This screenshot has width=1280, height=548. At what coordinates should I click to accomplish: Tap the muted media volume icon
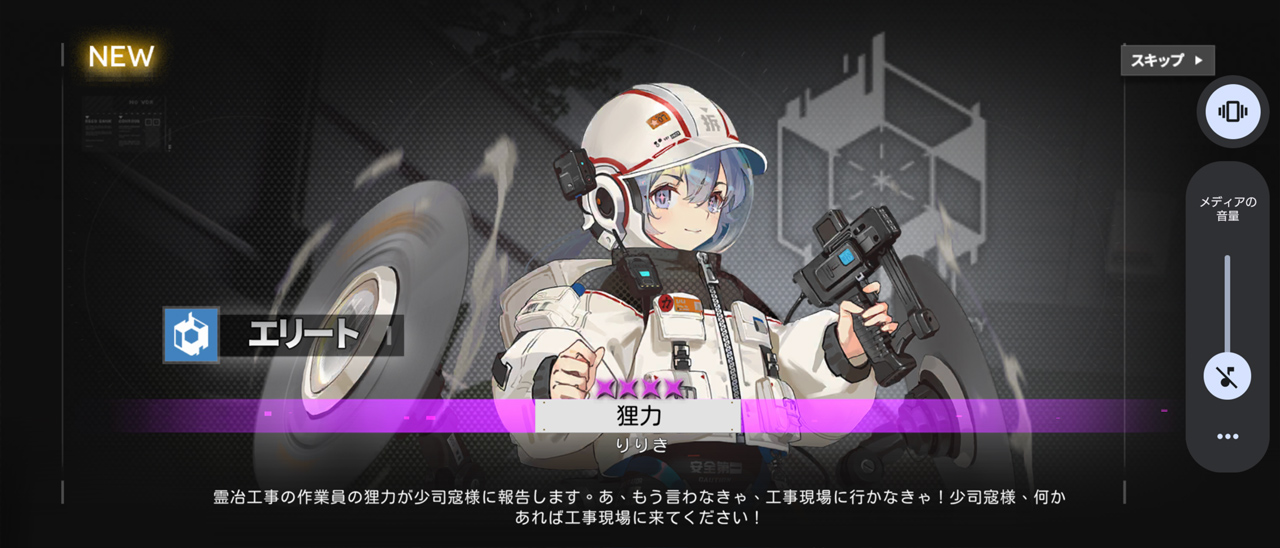tap(1227, 376)
